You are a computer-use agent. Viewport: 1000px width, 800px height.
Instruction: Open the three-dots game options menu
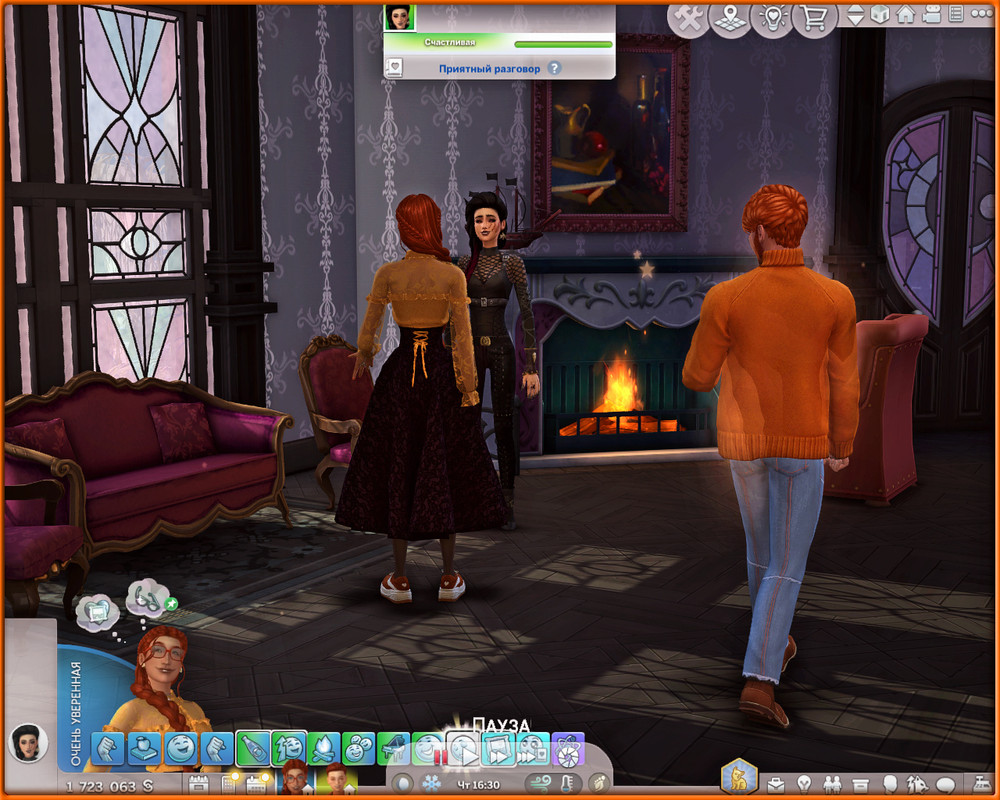click(x=980, y=15)
